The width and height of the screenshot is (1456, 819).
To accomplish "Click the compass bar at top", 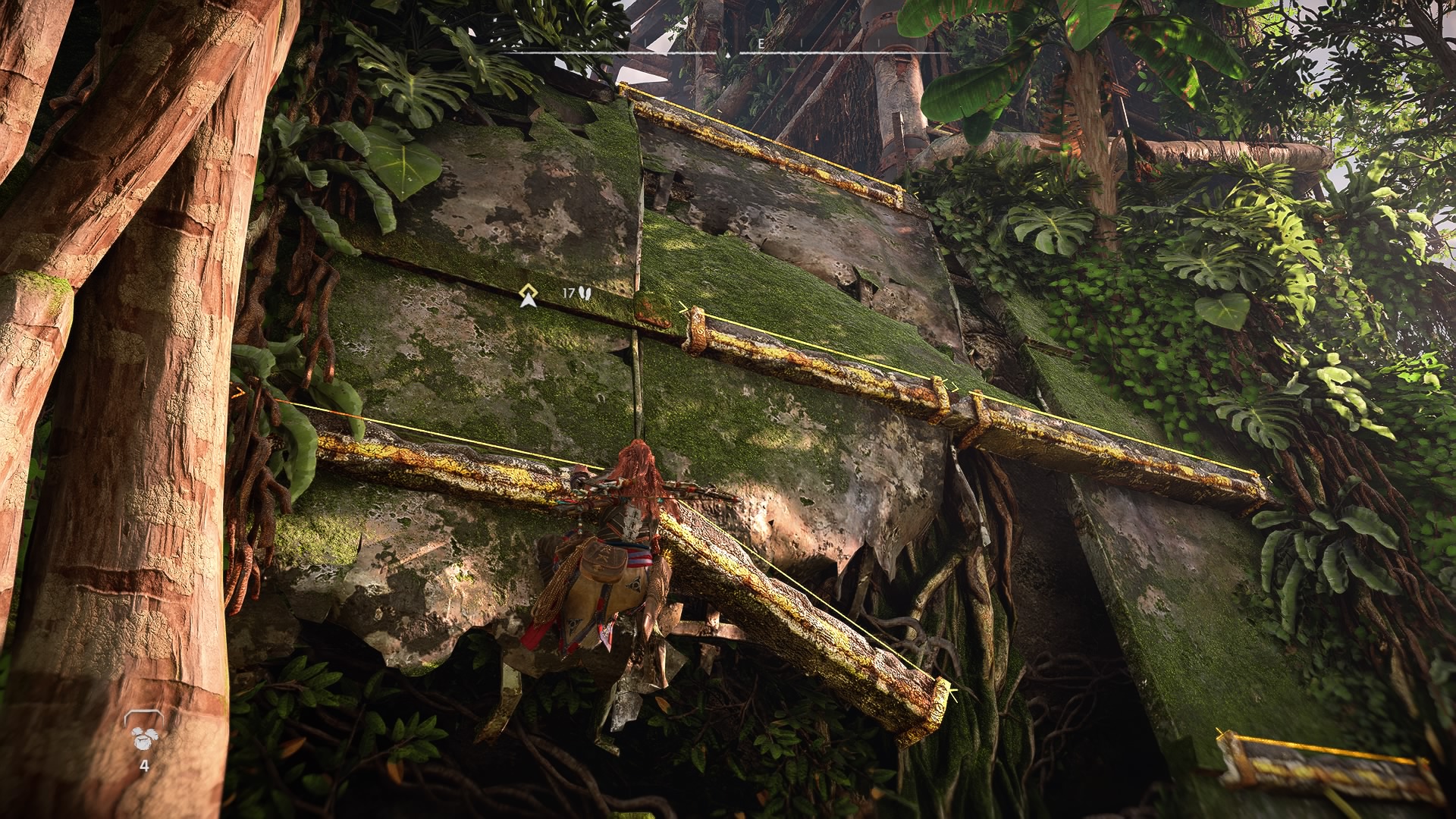I will tap(727, 52).
